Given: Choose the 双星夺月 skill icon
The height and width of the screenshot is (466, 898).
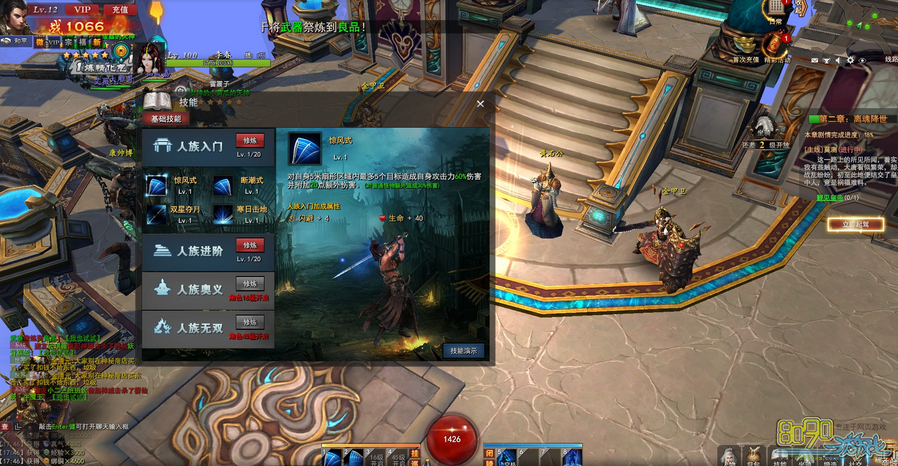Looking at the screenshot, I should (x=157, y=213).
